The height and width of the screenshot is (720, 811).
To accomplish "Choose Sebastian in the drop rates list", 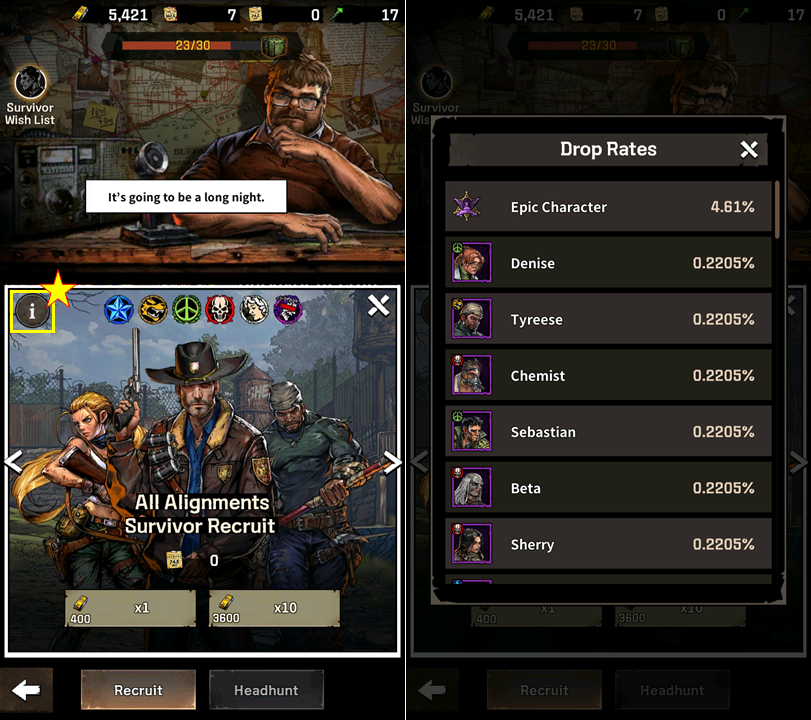I will (608, 432).
